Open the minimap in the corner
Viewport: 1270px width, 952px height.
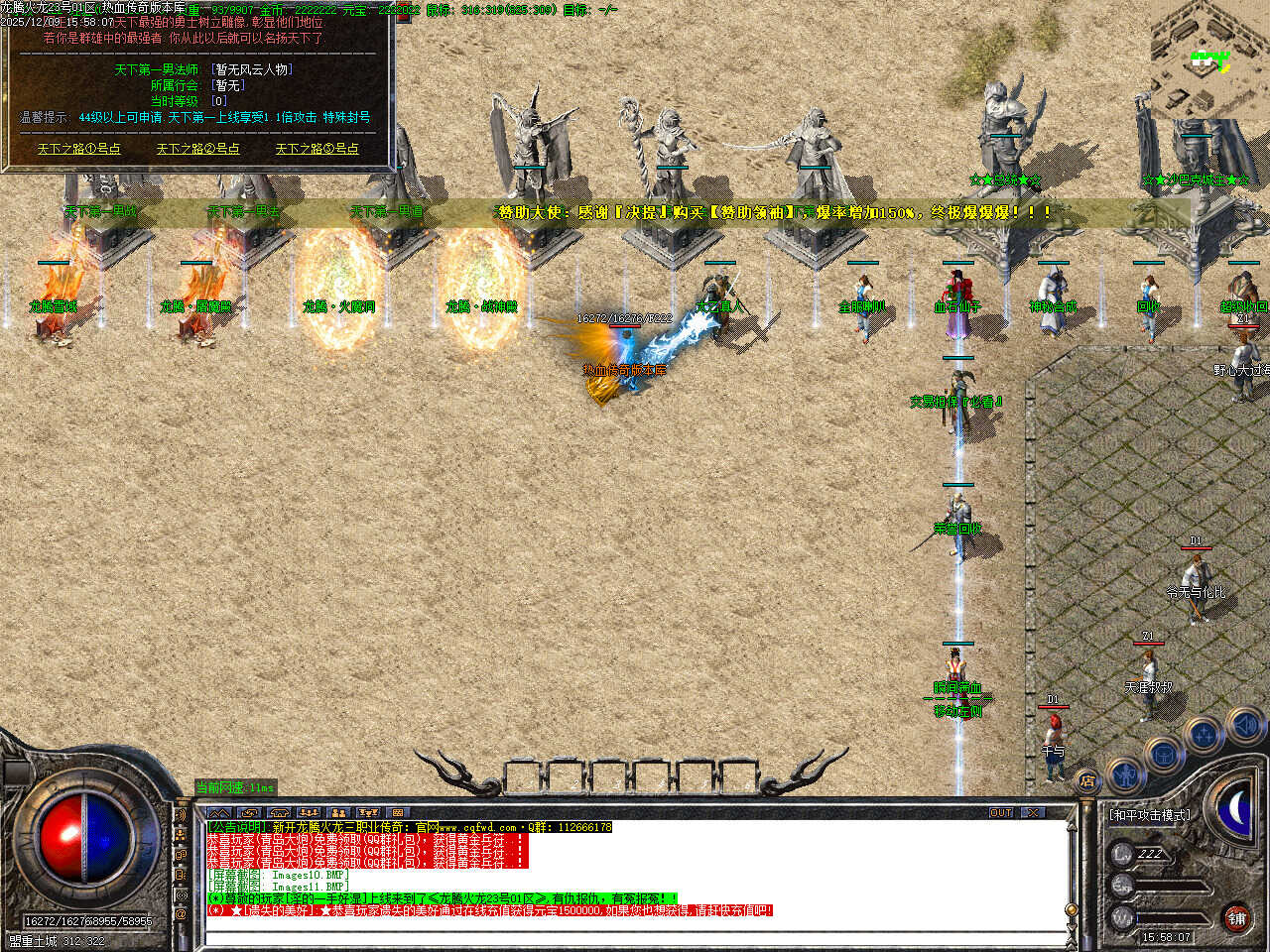click(1209, 59)
